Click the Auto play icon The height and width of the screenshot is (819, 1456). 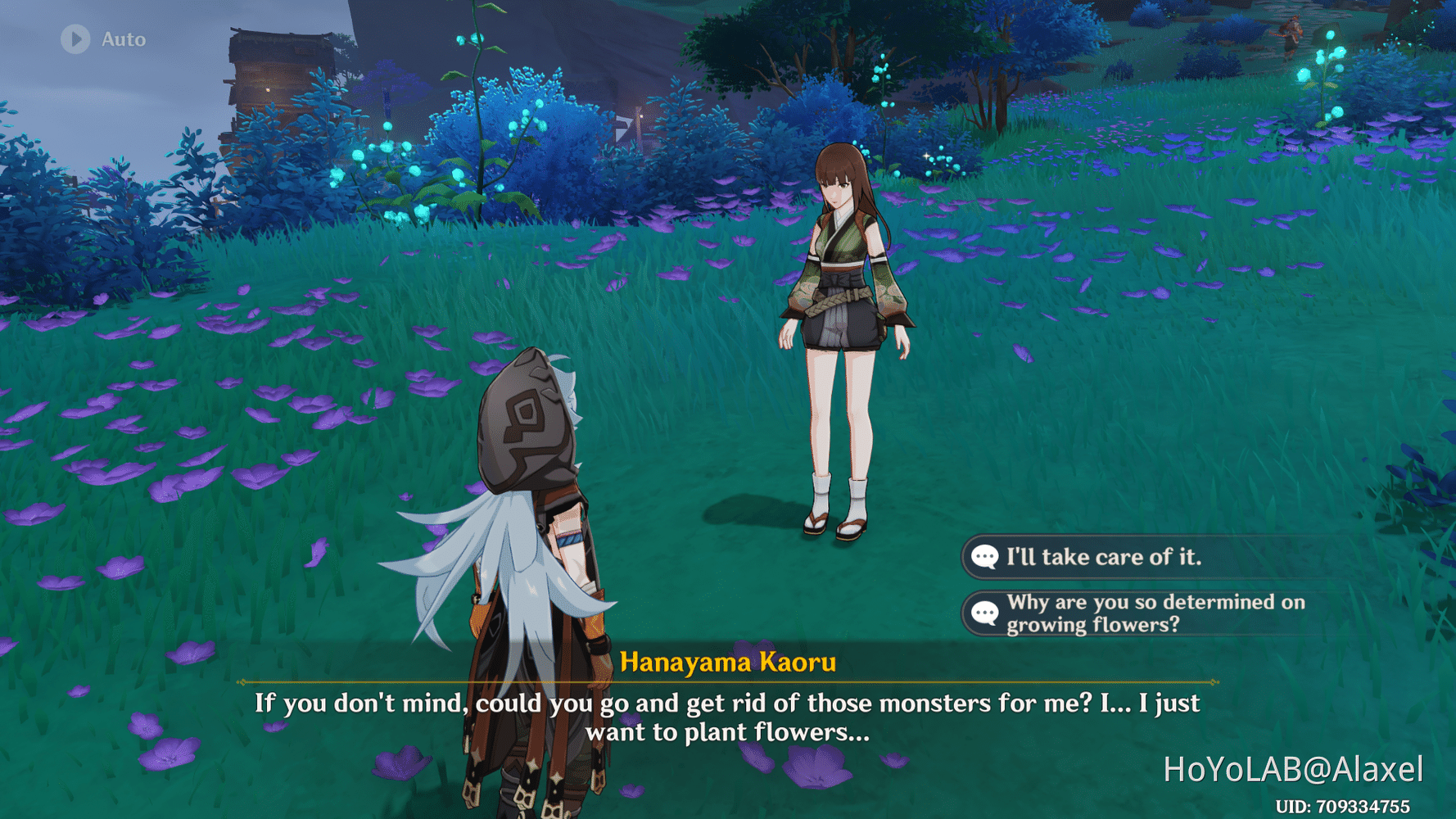pos(75,38)
